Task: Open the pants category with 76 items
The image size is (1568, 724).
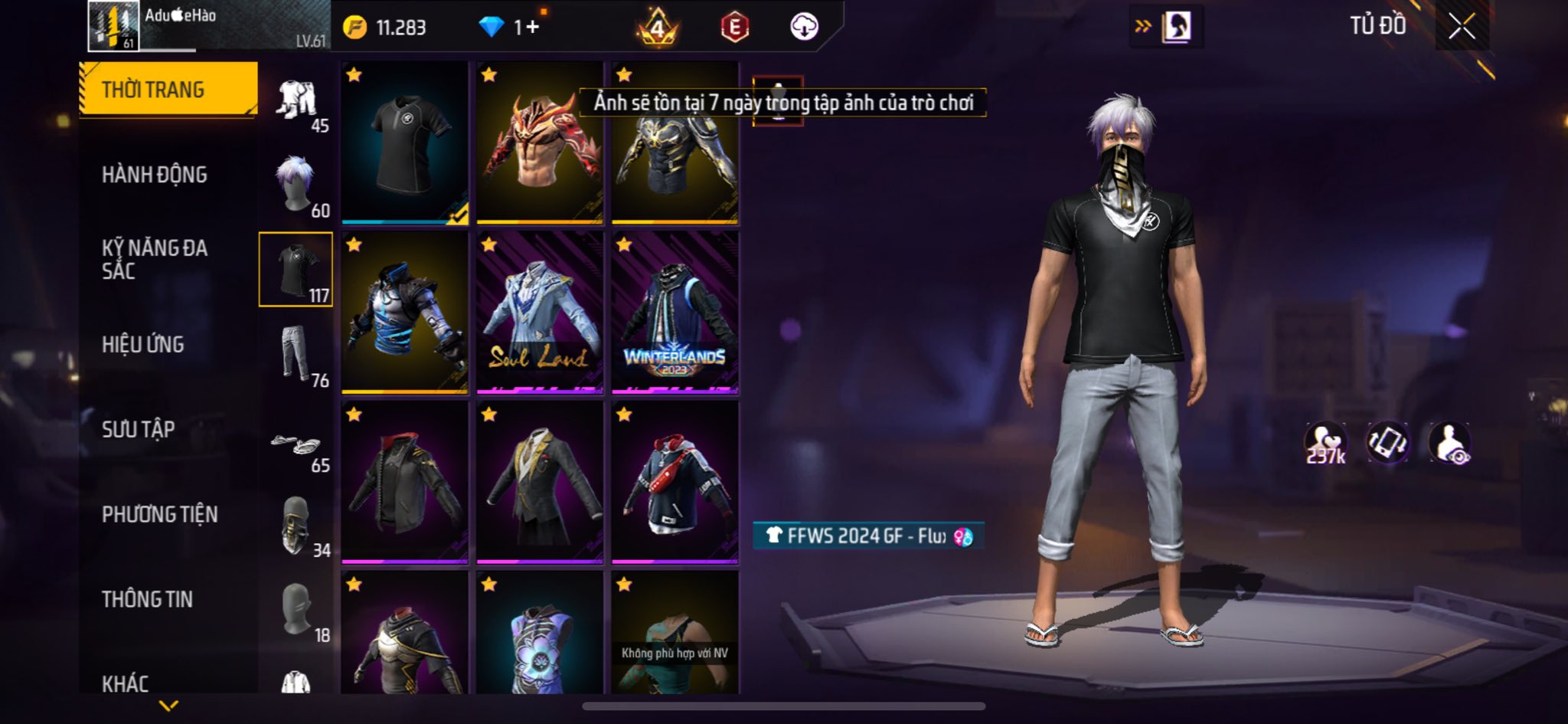Action: (x=297, y=355)
